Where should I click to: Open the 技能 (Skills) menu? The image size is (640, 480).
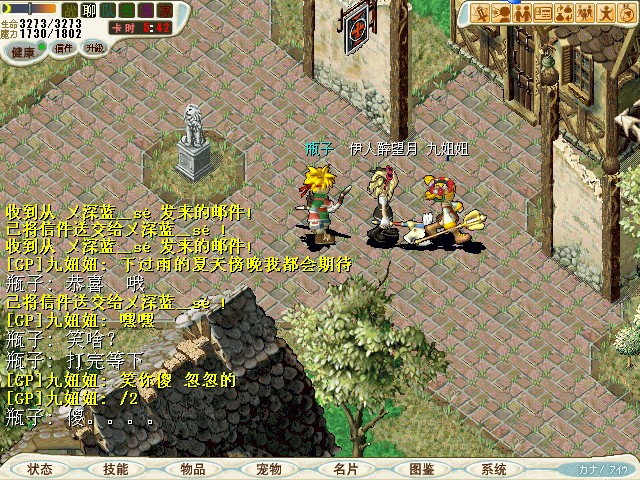(x=116, y=468)
